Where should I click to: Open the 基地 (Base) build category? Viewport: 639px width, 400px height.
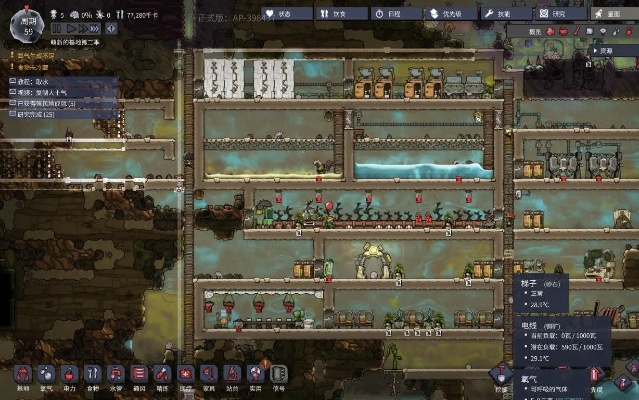(22, 376)
